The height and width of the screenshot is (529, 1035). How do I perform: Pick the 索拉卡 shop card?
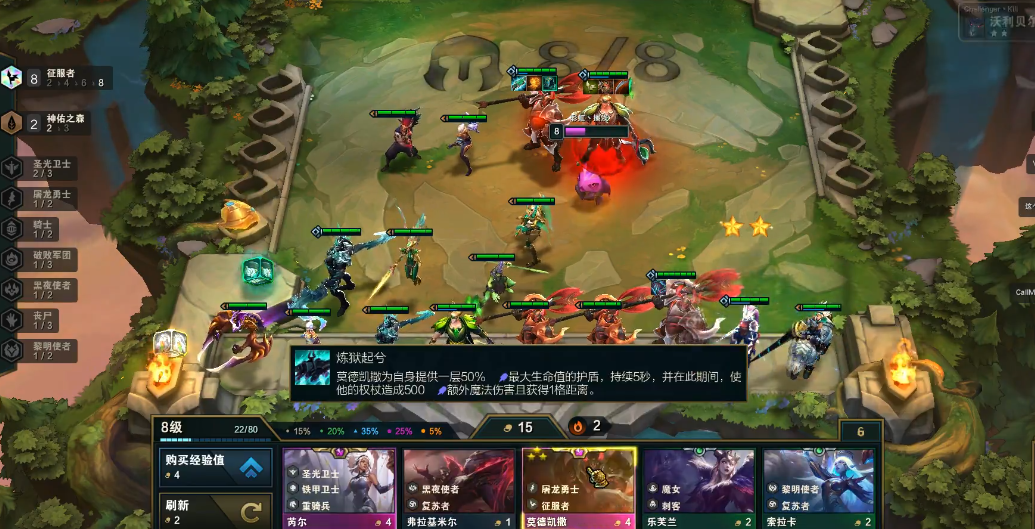819,487
